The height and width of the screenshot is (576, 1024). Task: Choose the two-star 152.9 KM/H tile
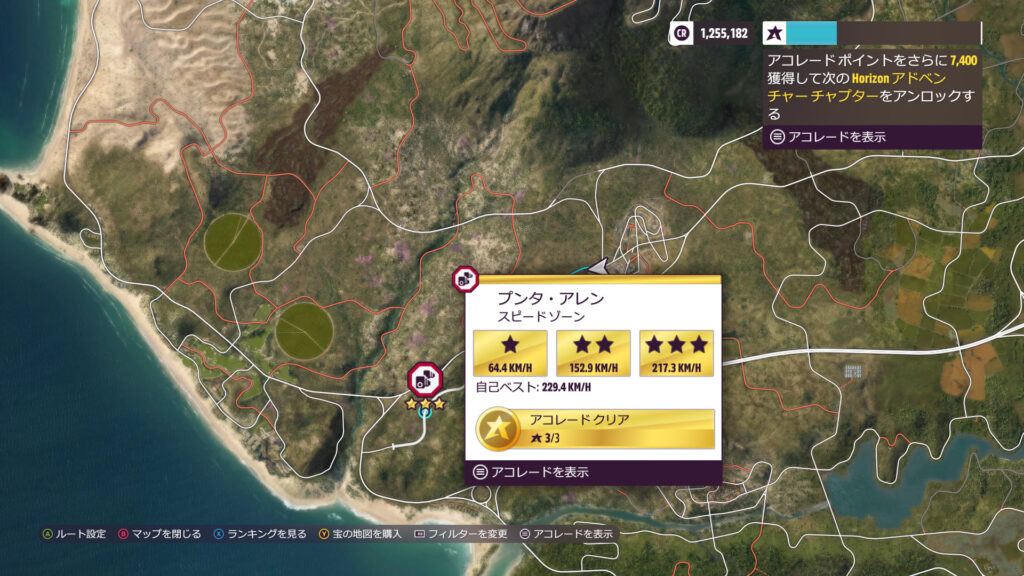pos(593,353)
